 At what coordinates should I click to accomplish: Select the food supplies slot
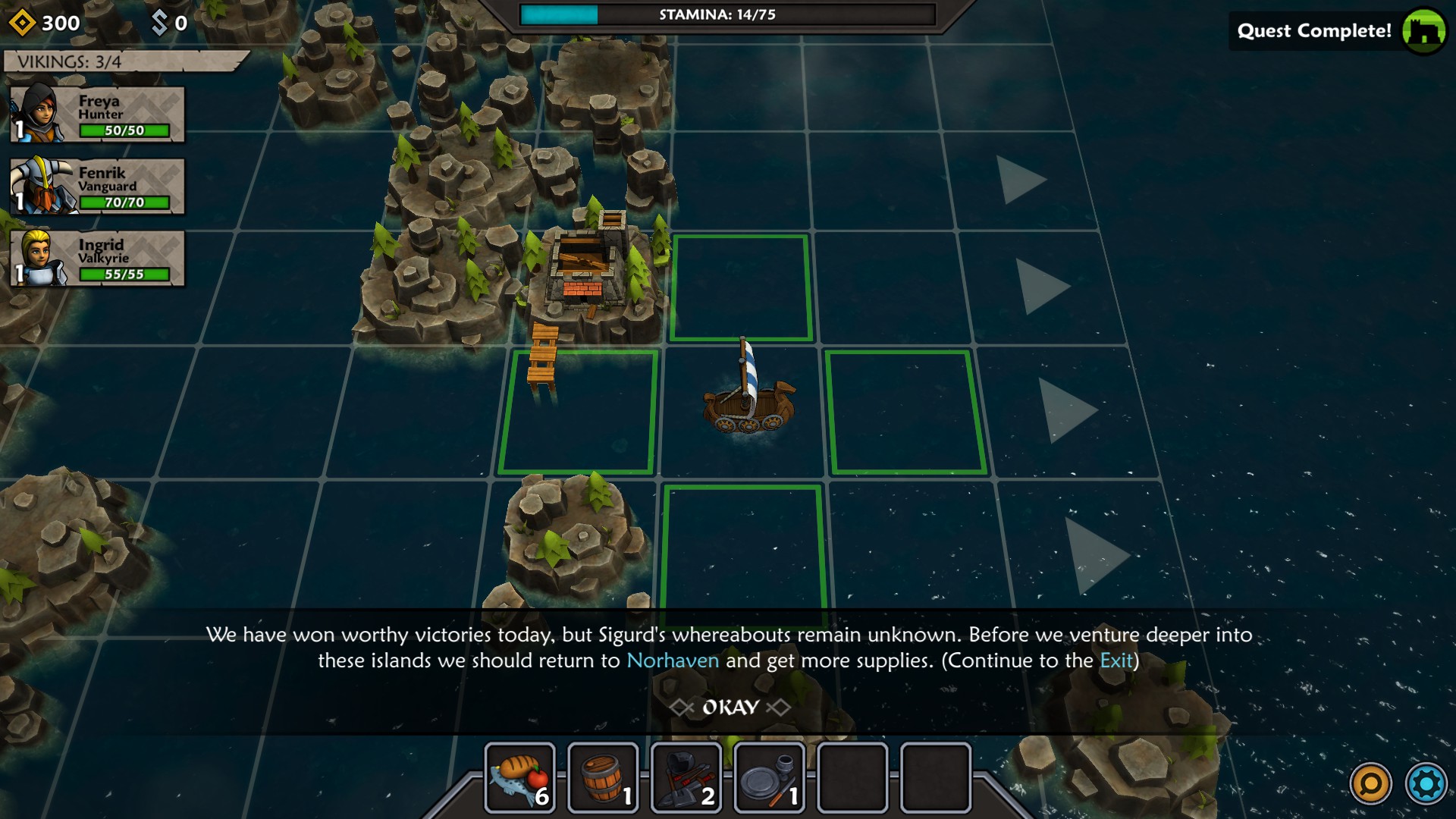[520, 778]
